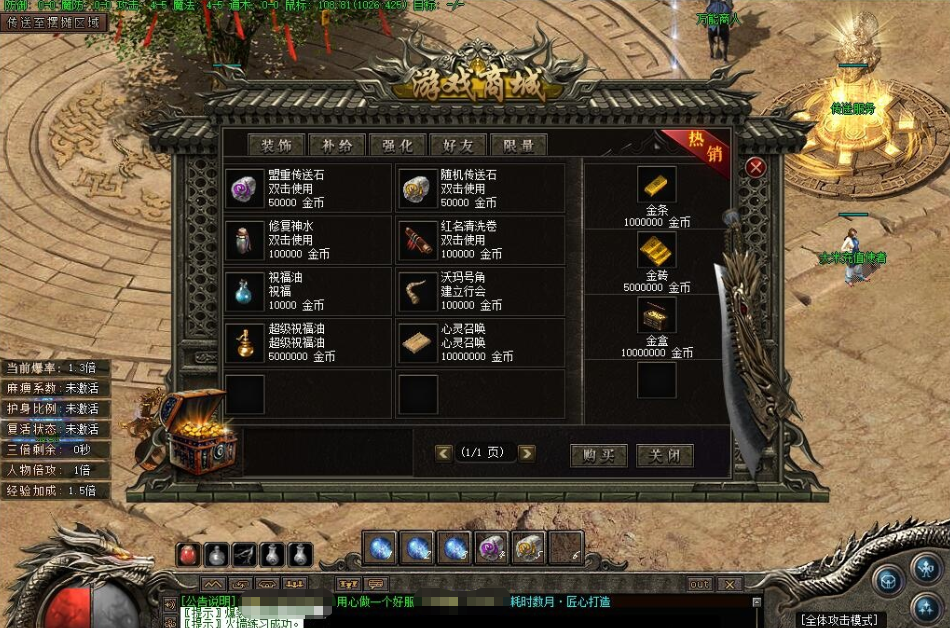Choose the 心灵召唤 book item
950x628 pixels.
[x=417, y=343]
